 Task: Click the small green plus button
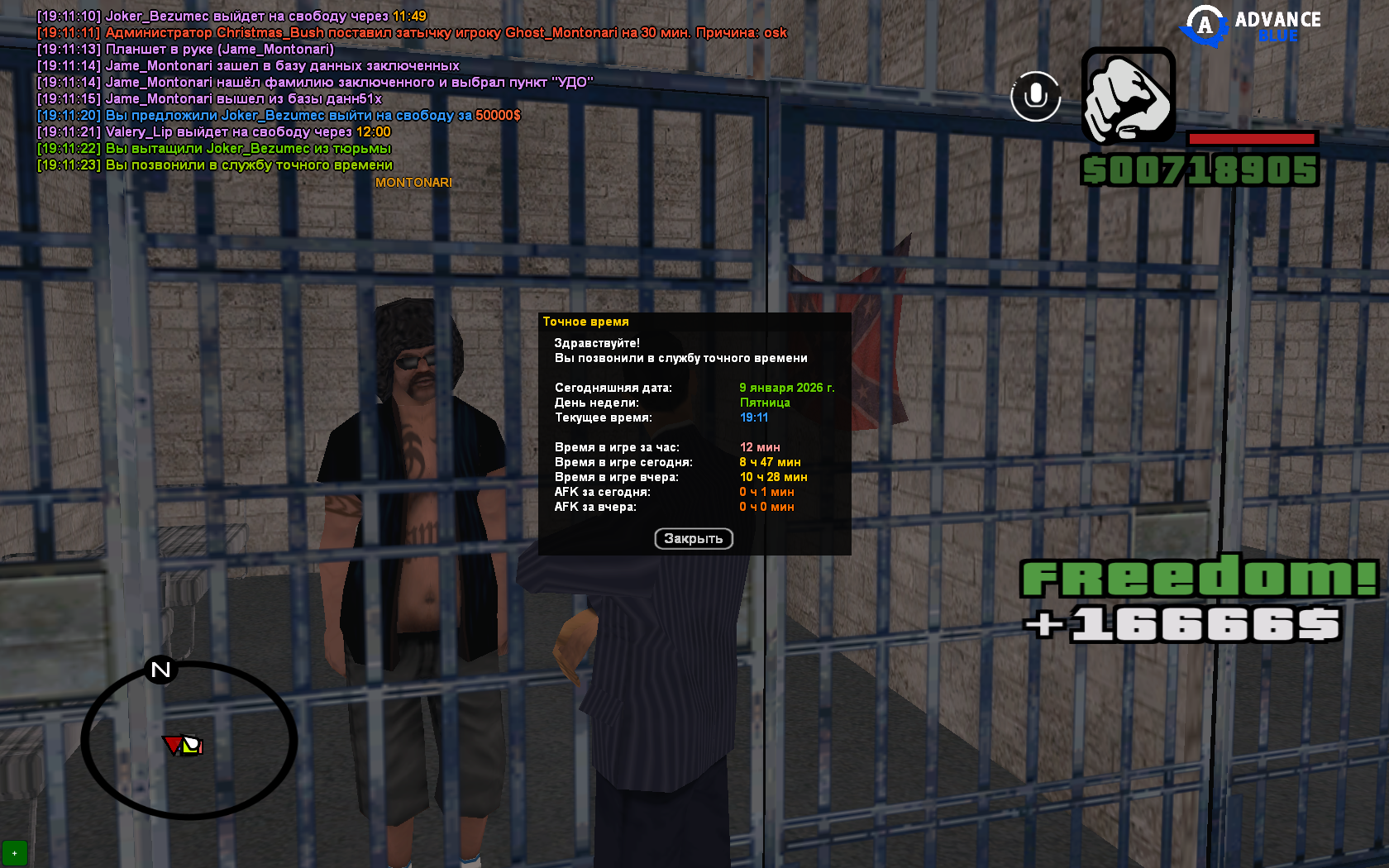15,853
